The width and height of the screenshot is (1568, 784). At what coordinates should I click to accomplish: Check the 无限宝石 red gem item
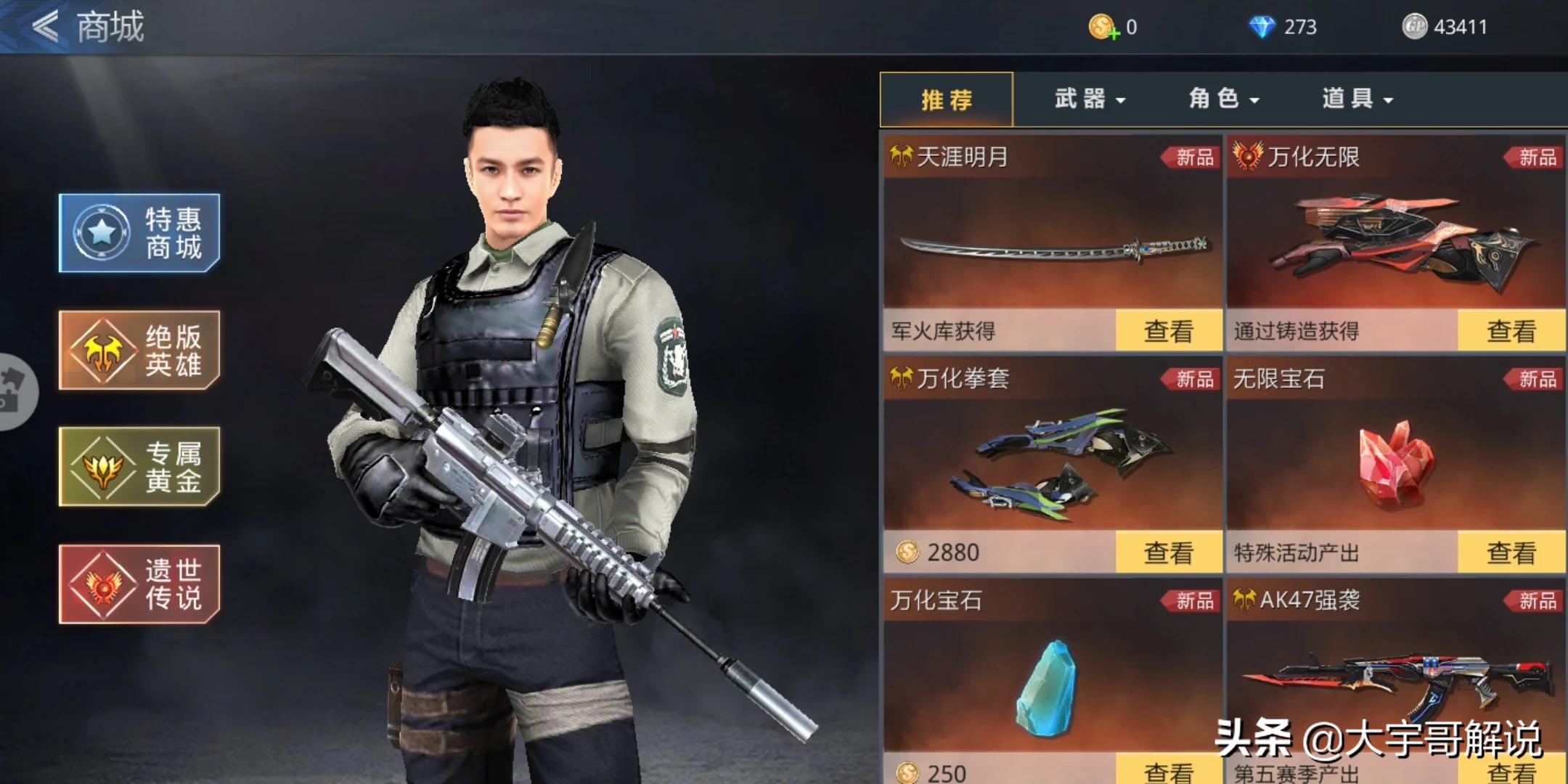click(x=1511, y=552)
